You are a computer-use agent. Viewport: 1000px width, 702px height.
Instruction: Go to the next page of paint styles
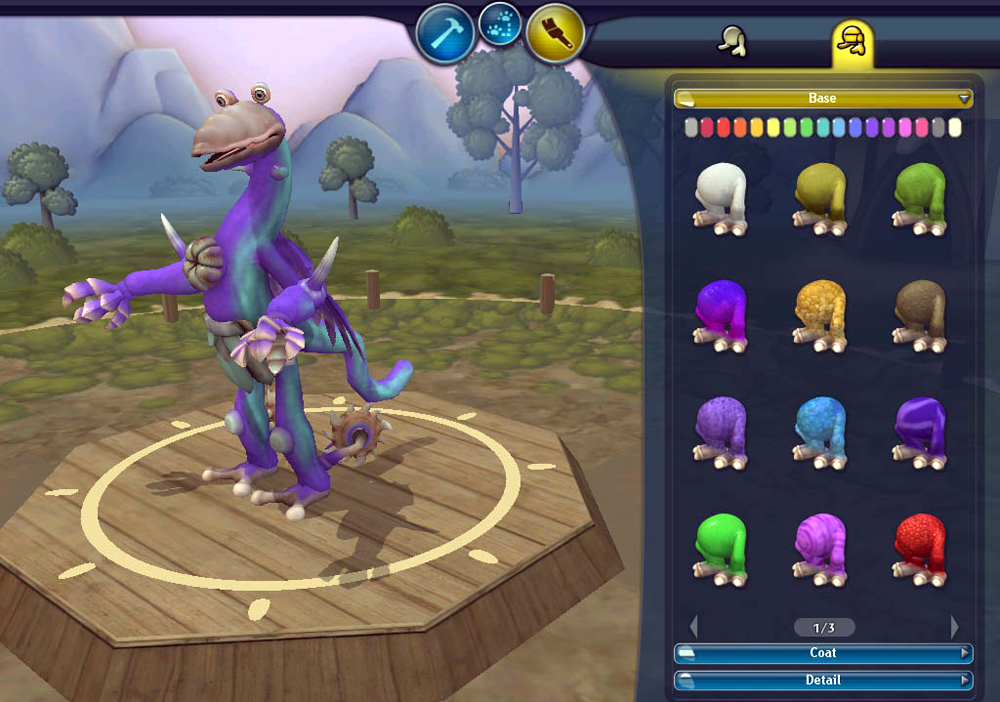pyautogui.click(x=954, y=627)
